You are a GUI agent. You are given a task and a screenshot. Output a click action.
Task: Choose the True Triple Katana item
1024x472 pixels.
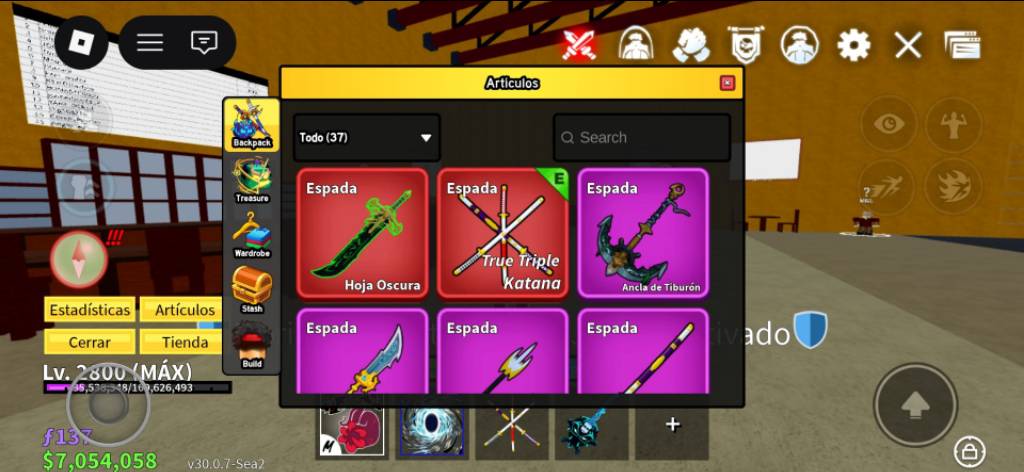[502, 233]
